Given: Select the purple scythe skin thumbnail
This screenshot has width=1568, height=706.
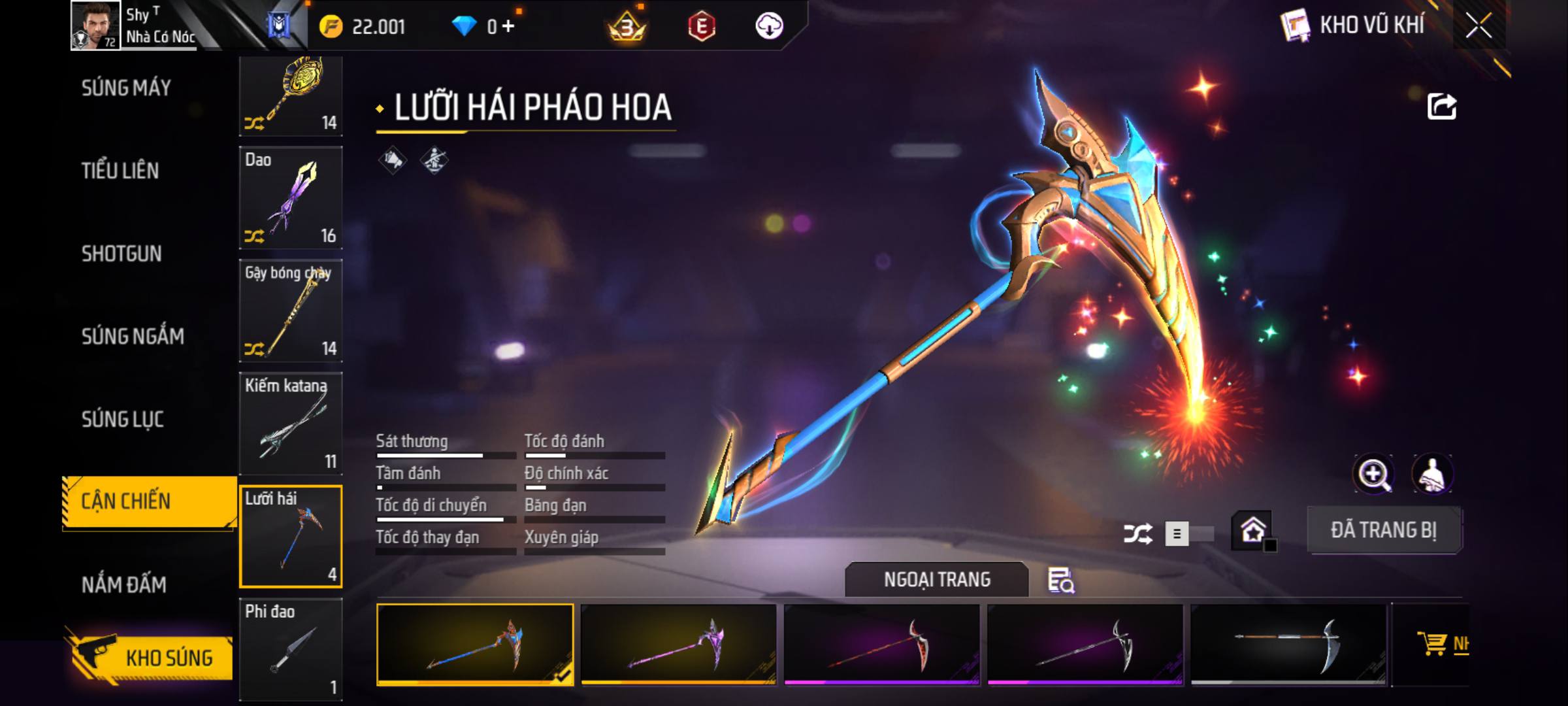Looking at the screenshot, I should 678,645.
